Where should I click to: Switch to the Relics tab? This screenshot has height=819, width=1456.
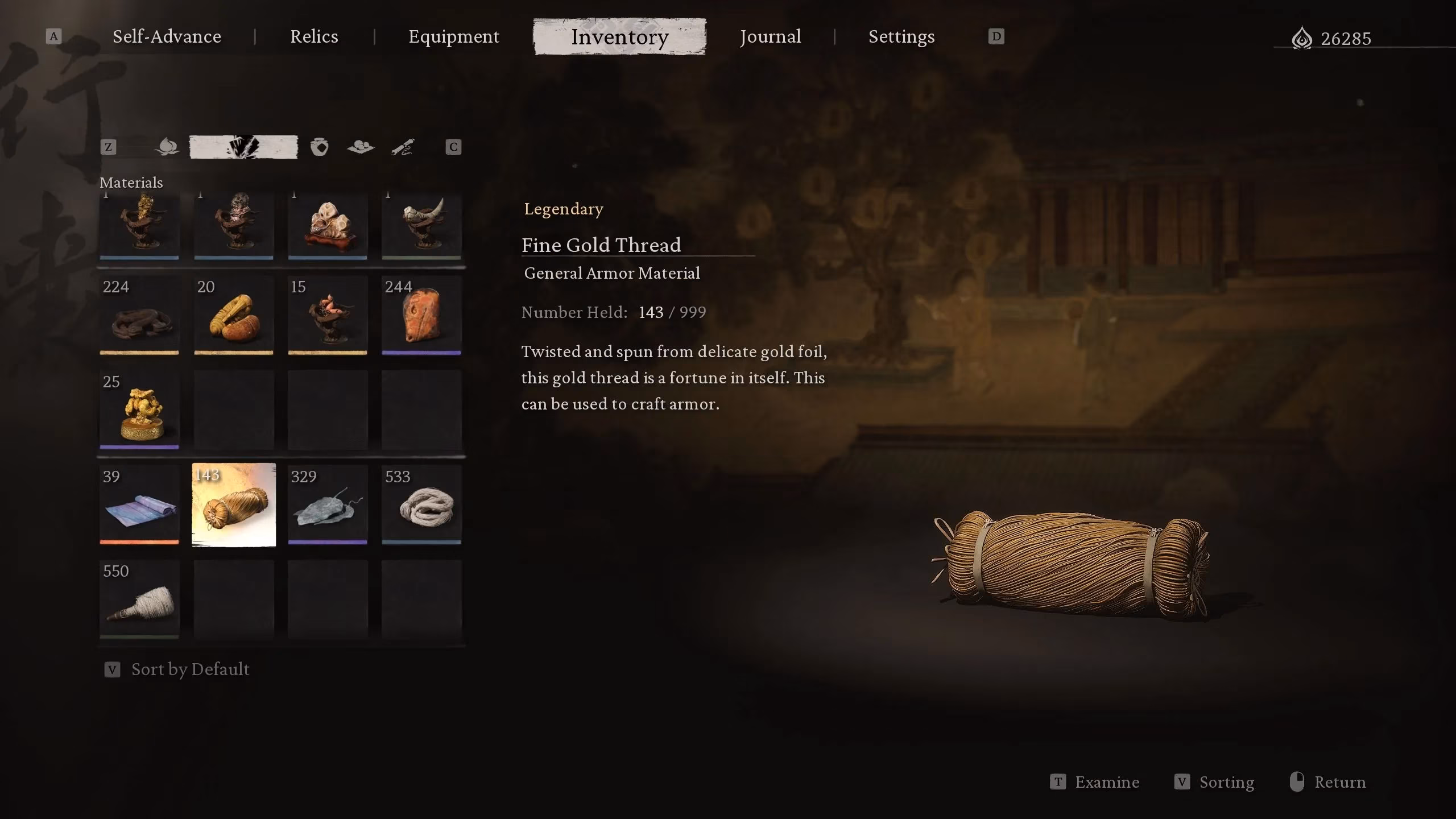(314, 37)
